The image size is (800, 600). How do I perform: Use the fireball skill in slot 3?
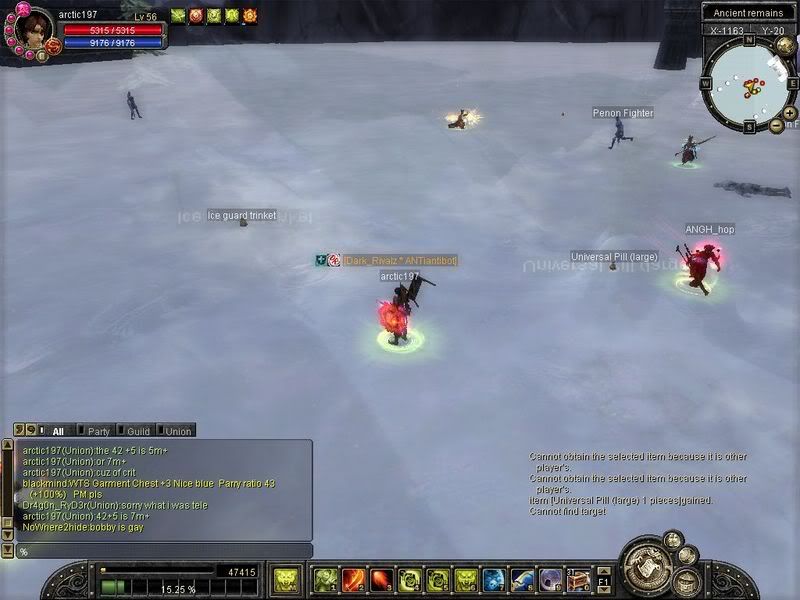pyautogui.click(x=382, y=580)
